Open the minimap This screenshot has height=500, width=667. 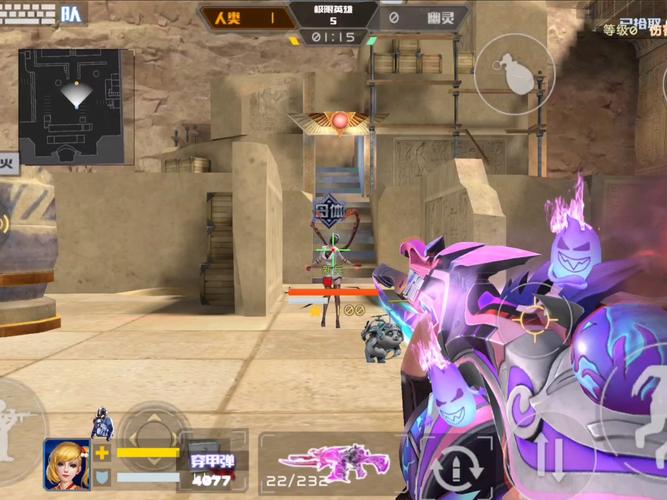tap(70, 106)
